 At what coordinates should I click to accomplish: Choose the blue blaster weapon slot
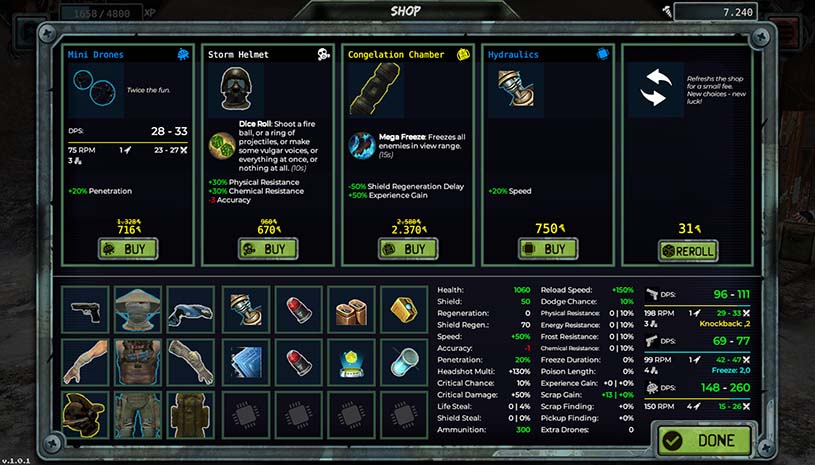191,309
